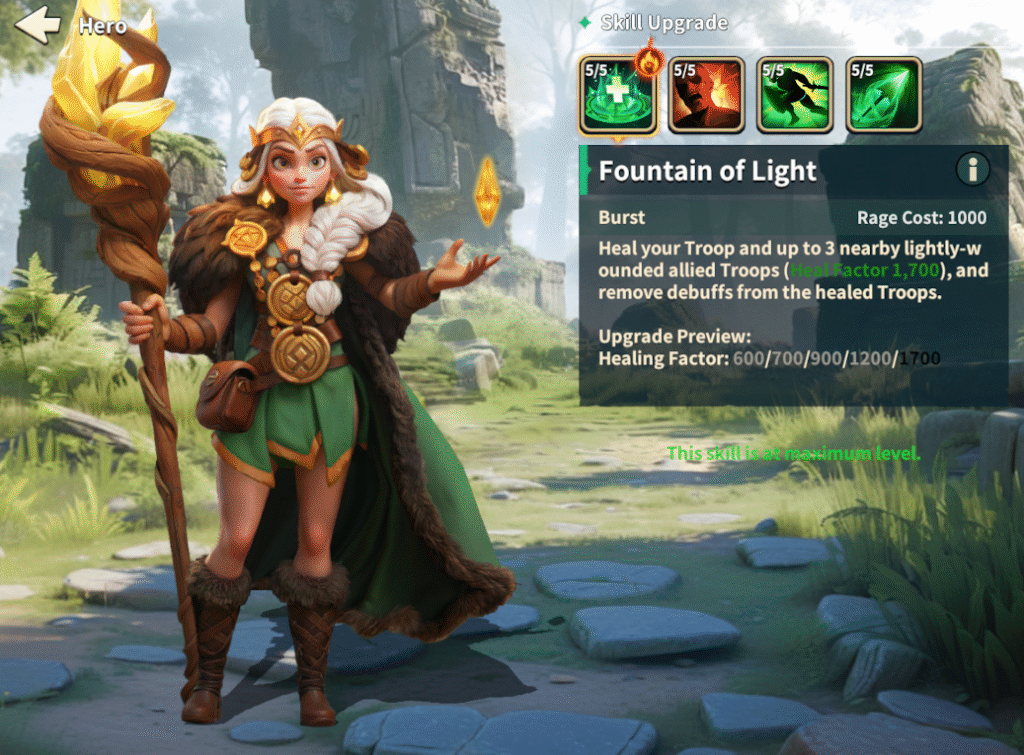Select the Fountain of Light healing skill icon

(x=618, y=96)
